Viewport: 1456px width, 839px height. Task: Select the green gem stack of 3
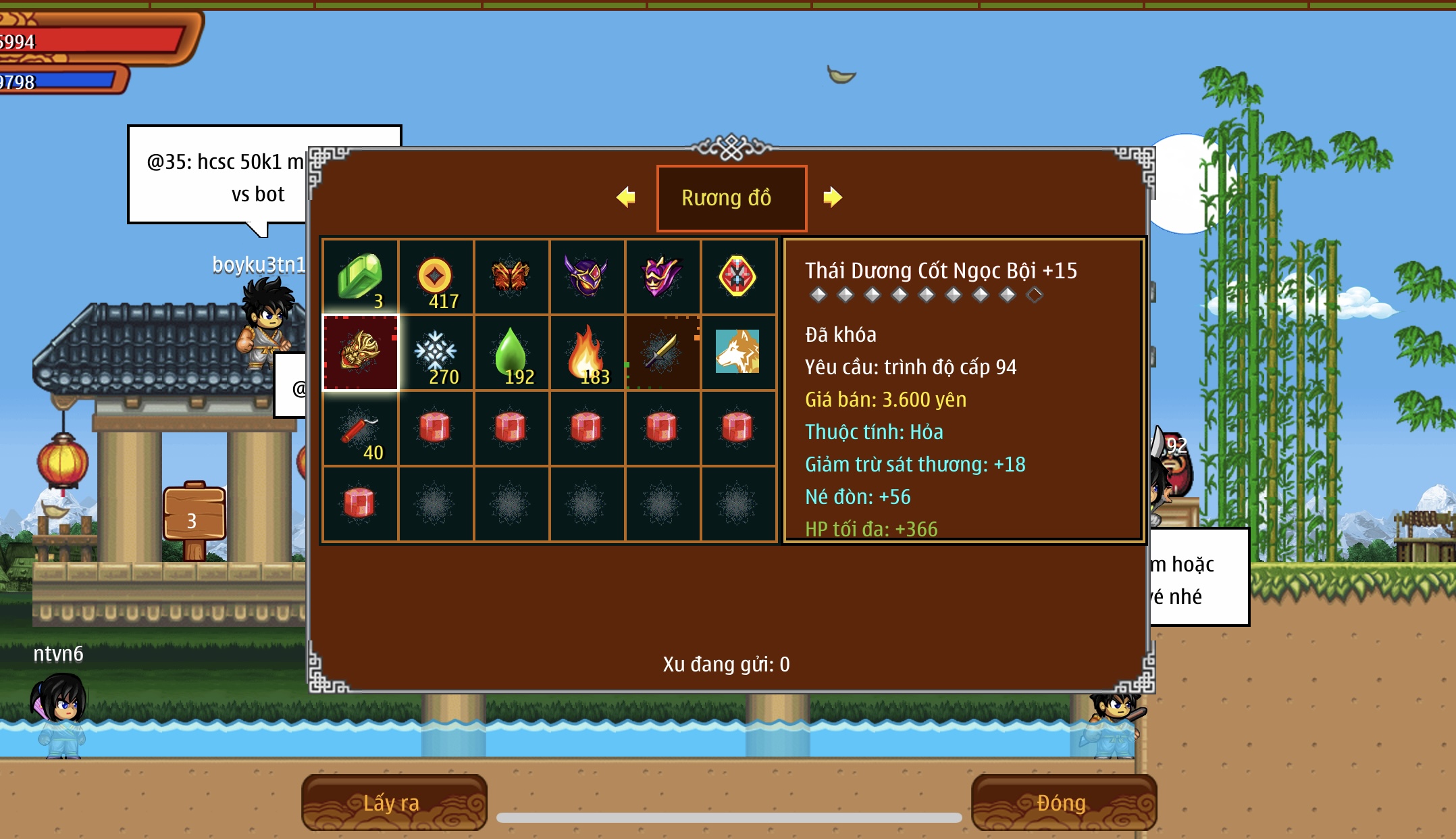(x=361, y=277)
